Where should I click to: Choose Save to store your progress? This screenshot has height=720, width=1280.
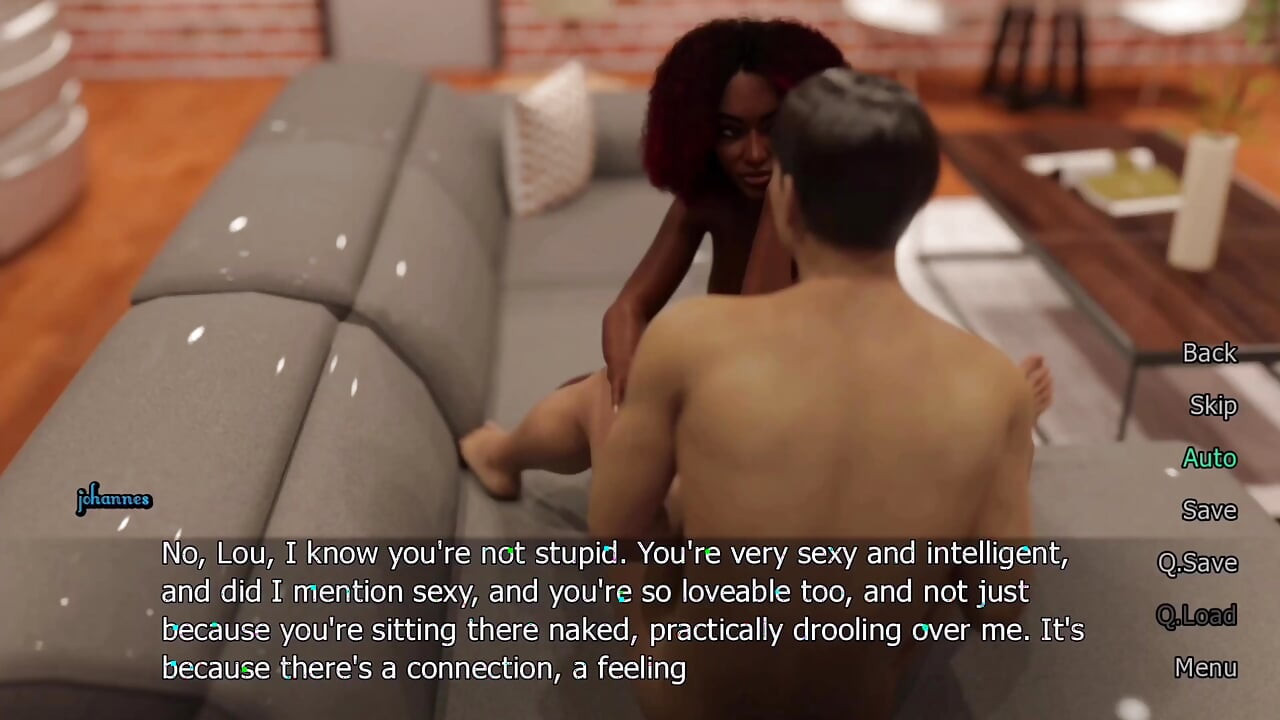(1209, 510)
